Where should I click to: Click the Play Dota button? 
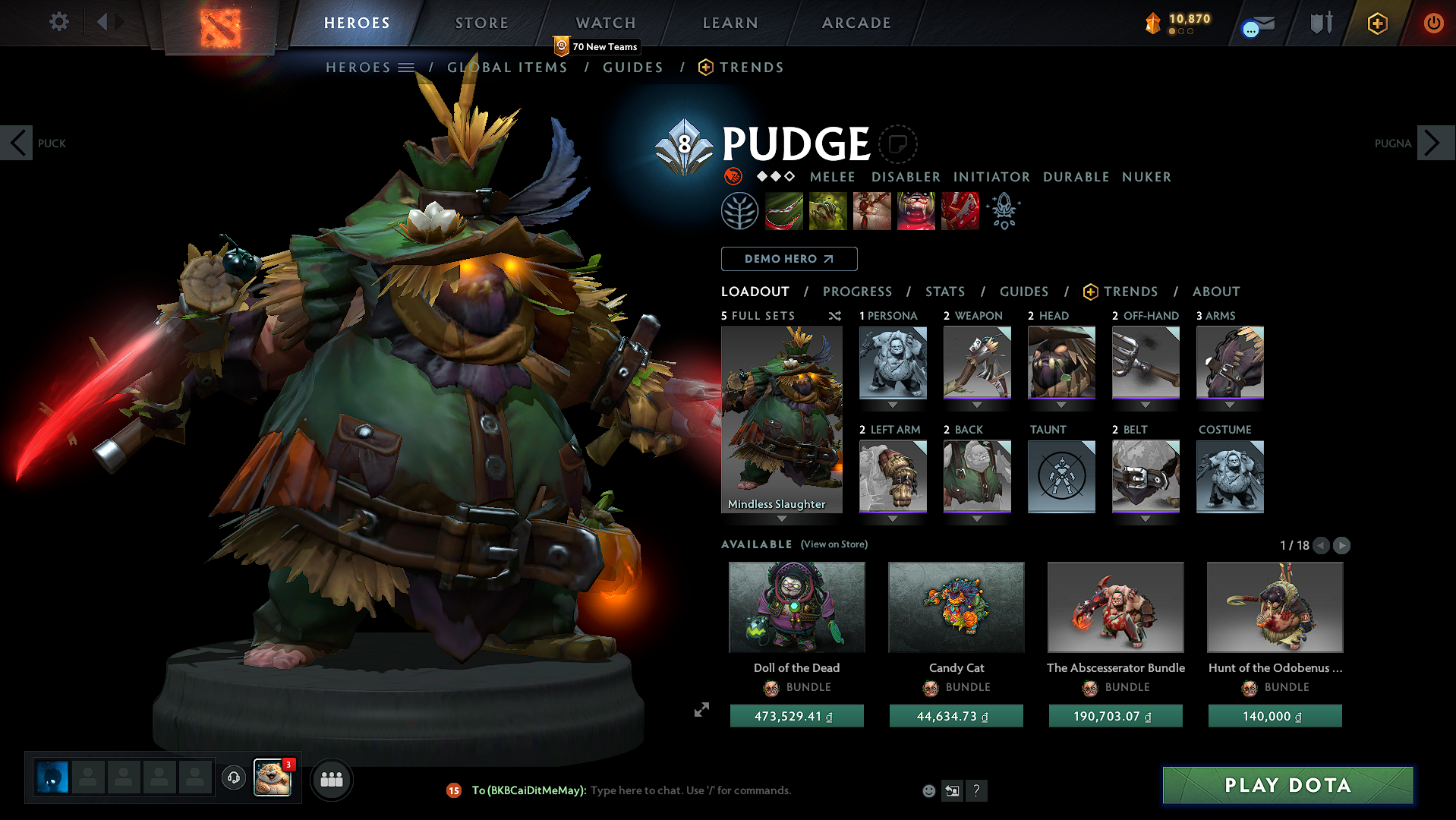[1287, 785]
